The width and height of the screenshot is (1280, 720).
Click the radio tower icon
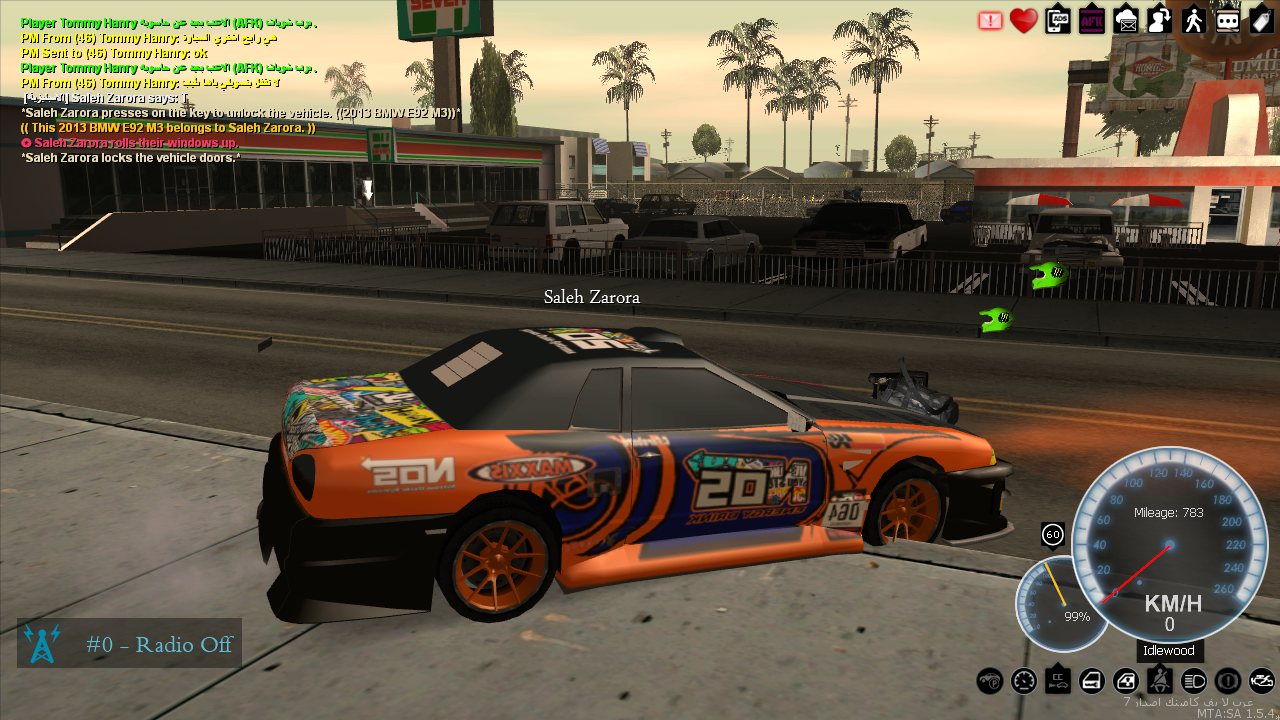(x=42, y=644)
